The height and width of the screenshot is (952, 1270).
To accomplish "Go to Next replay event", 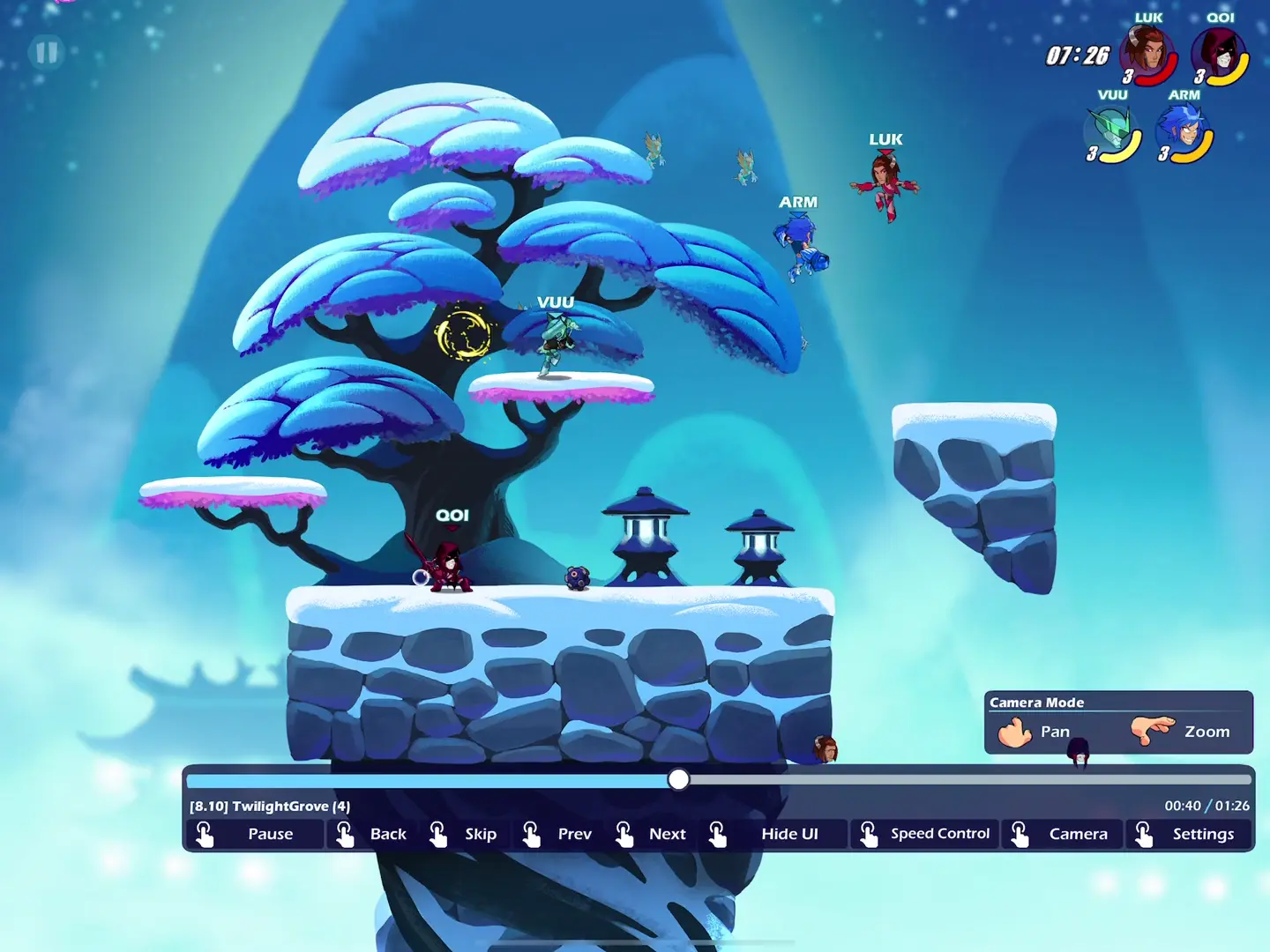I will [654, 834].
